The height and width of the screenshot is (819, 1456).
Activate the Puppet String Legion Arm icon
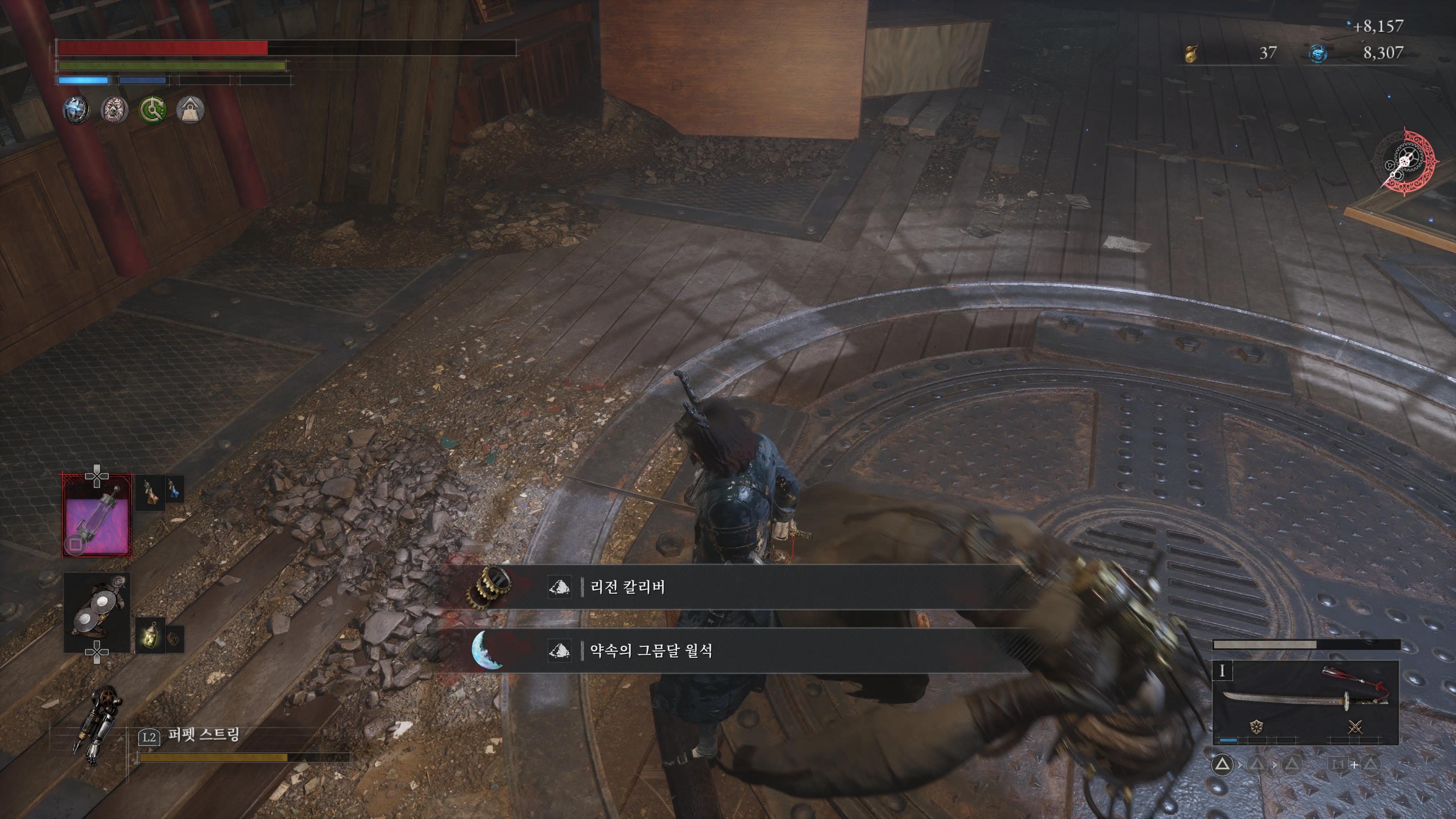coord(97,724)
